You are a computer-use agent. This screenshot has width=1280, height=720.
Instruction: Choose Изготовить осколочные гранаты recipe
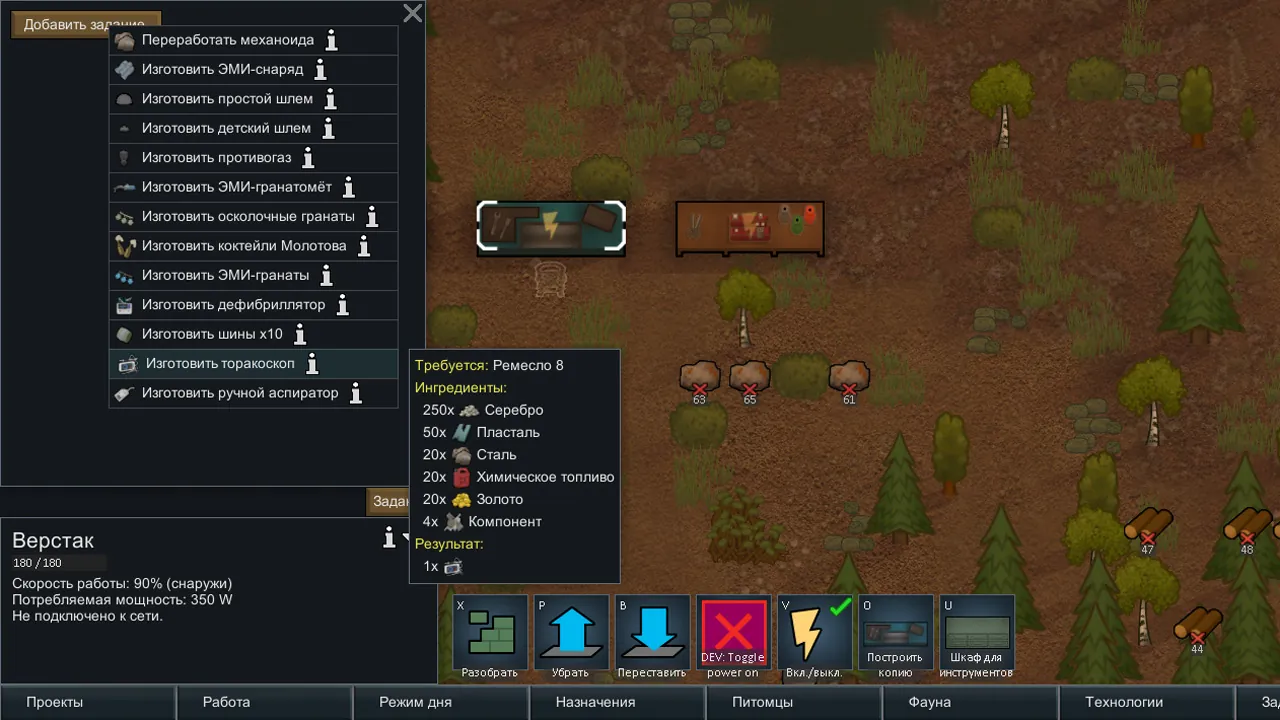coord(247,217)
